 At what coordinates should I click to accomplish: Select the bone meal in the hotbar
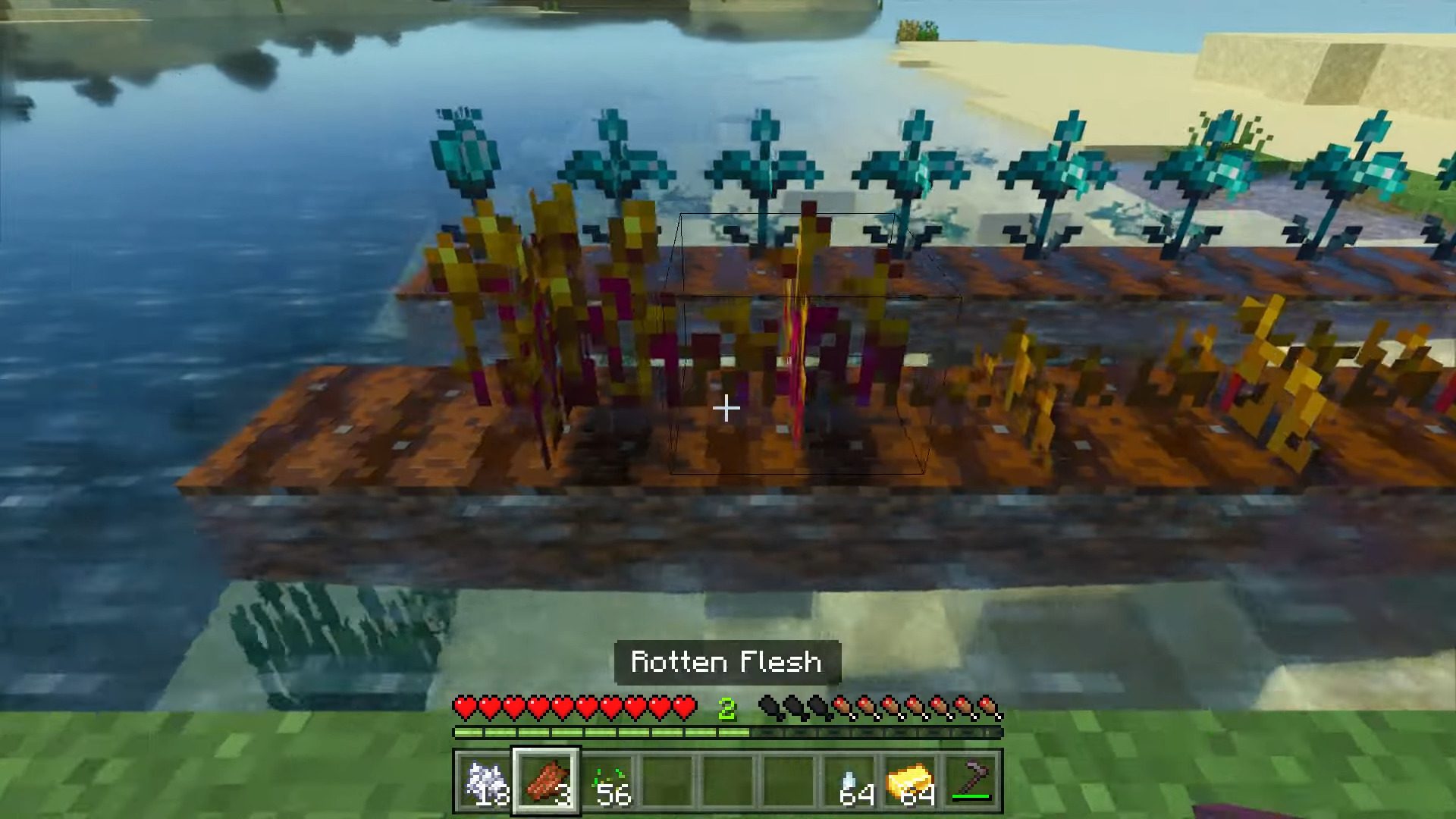(485, 781)
